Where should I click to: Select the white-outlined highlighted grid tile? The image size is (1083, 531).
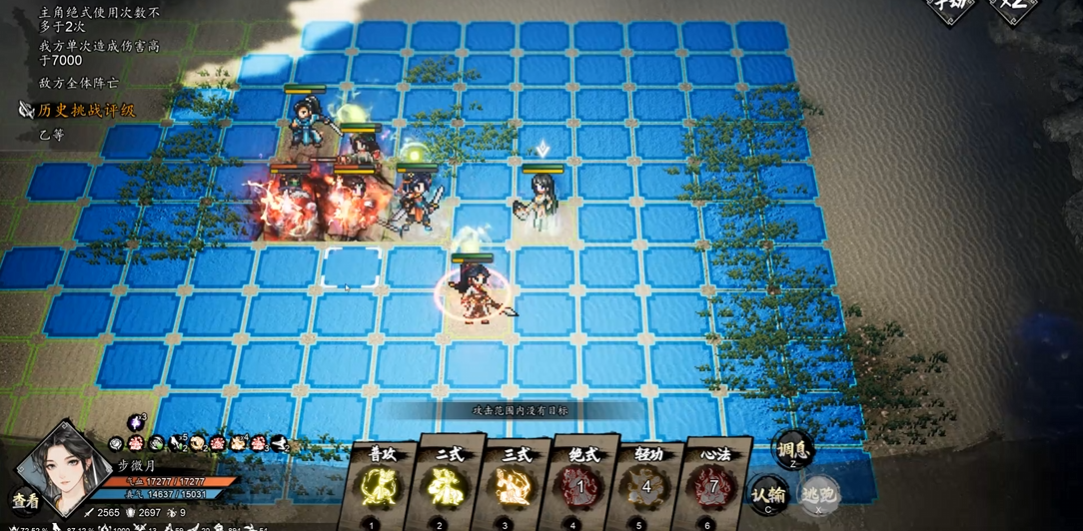pyautogui.click(x=351, y=267)
